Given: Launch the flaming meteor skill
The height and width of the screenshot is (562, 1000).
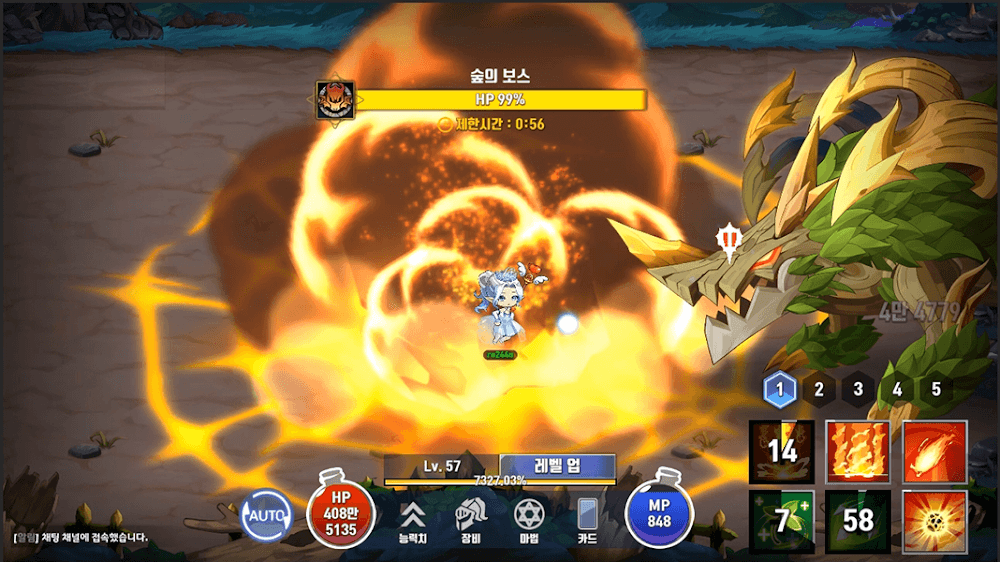Looking at the screenshot, I should (x=935, y=452).
